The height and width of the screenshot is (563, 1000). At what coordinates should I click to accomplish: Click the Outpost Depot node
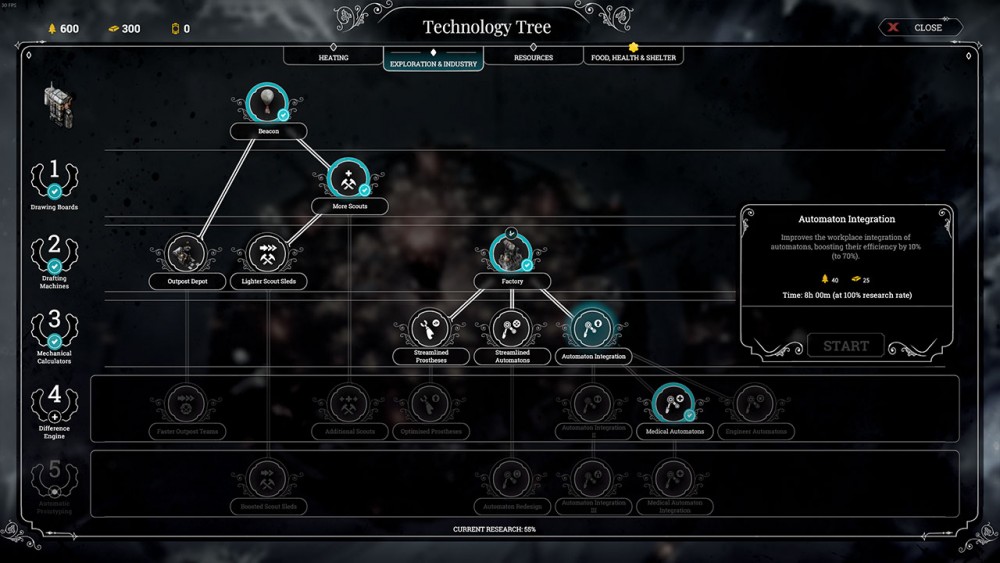186,255
